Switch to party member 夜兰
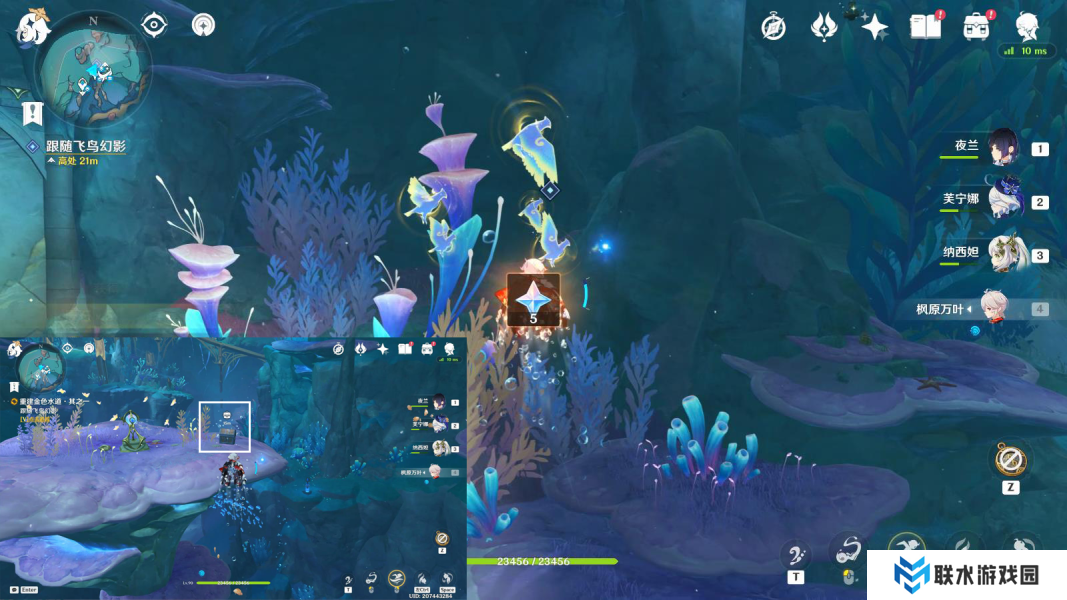Screen dimensions: 1067x600 tap(1003, 147)
